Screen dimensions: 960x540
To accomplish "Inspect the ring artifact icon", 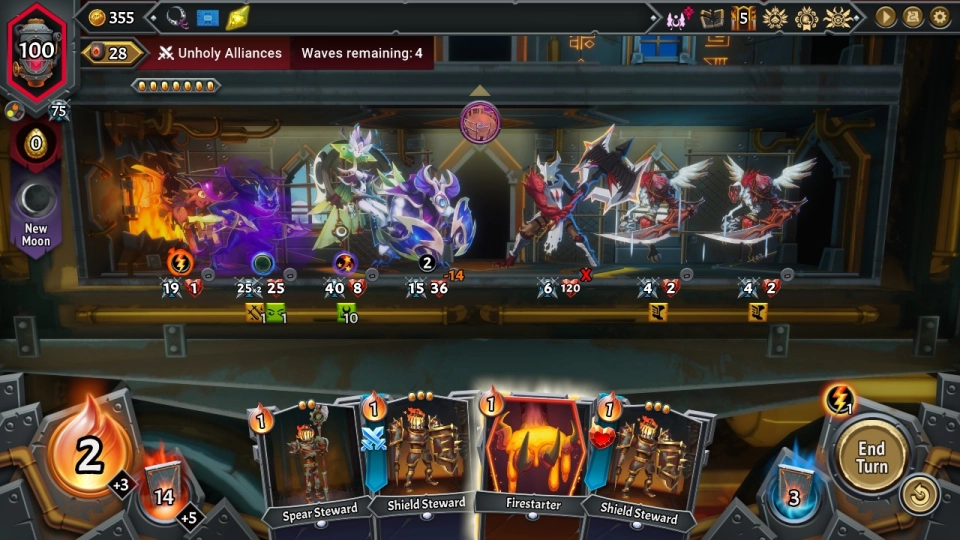I will click(178, 17).
